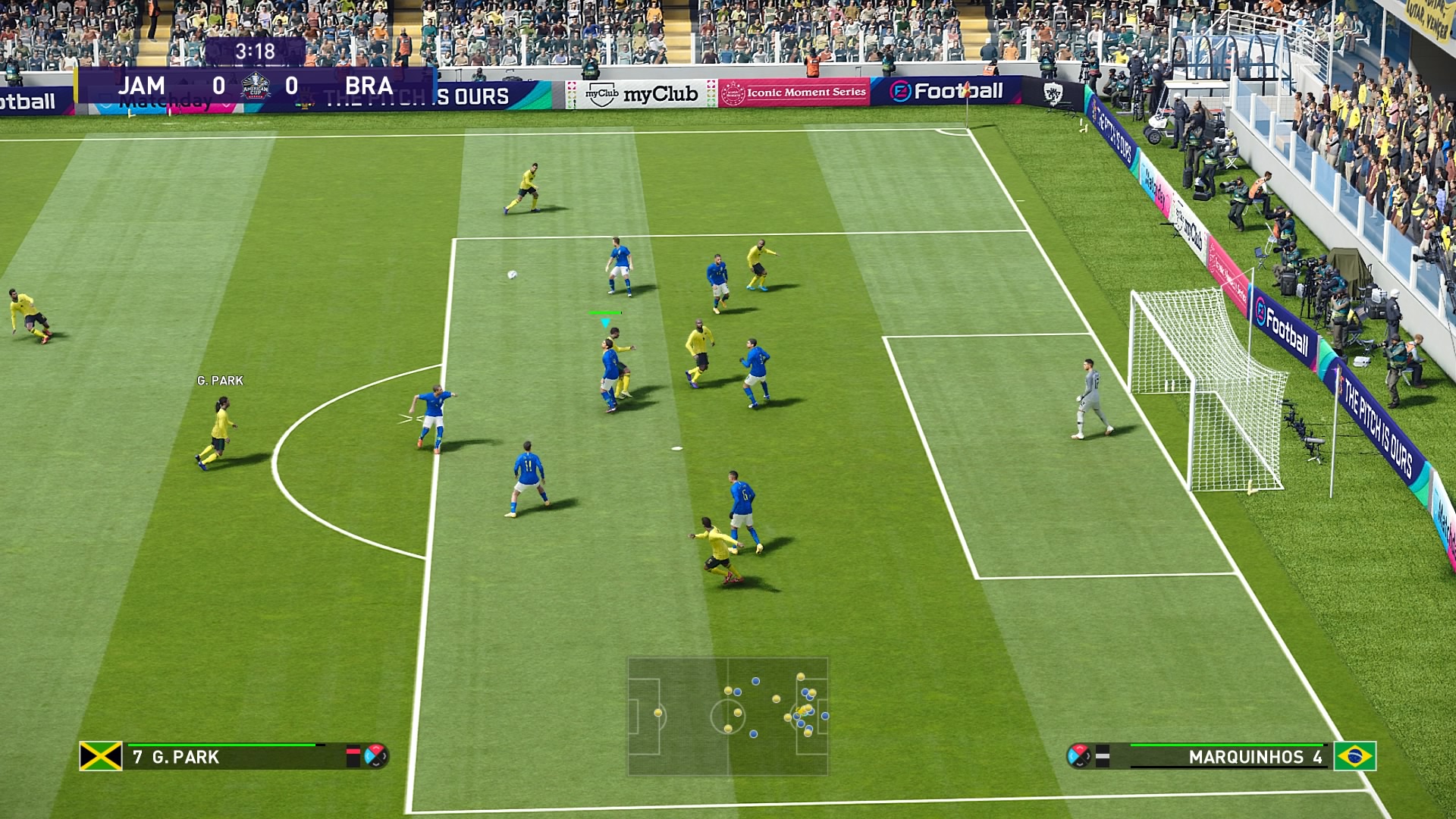Click the American Cup tournament logo
1456x819 pixels.
pyautogui.click(x=254, y=86)
